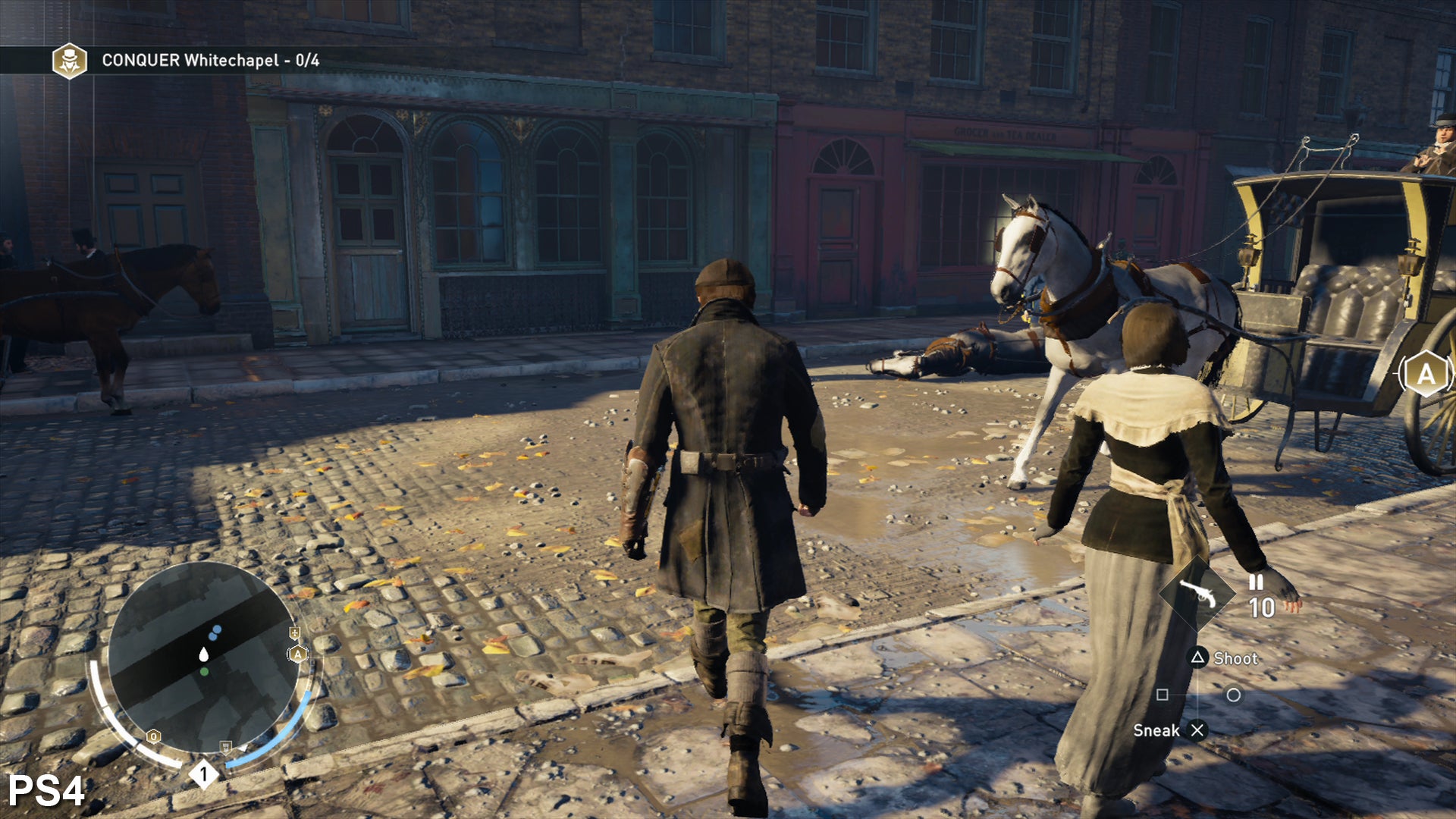
Task: Select the gold A hexagon marker on minimap
Action: pyautogui.click(x=297, y=653)
